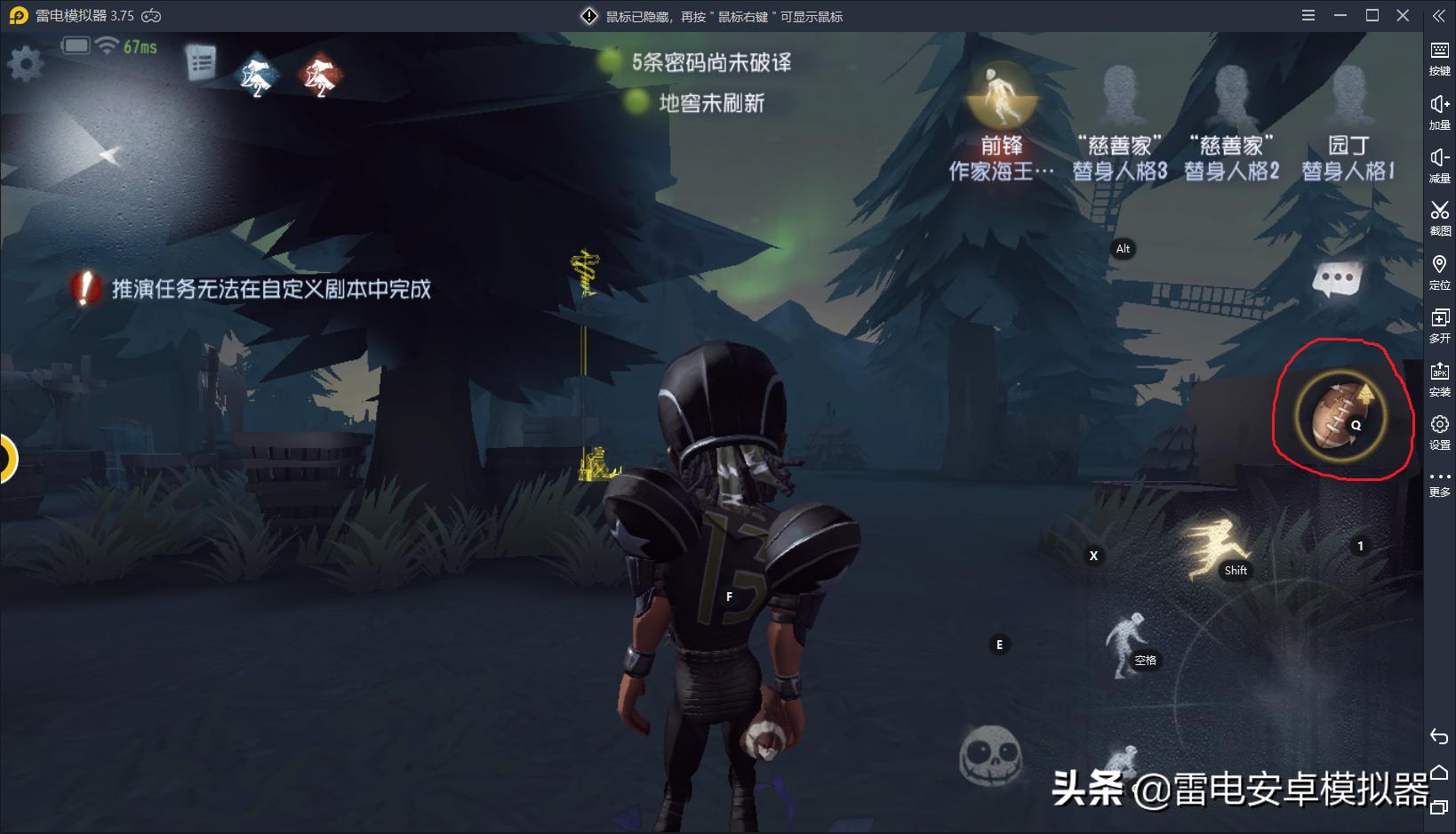Open the hamburger menu in title bar

[1308, 15]
